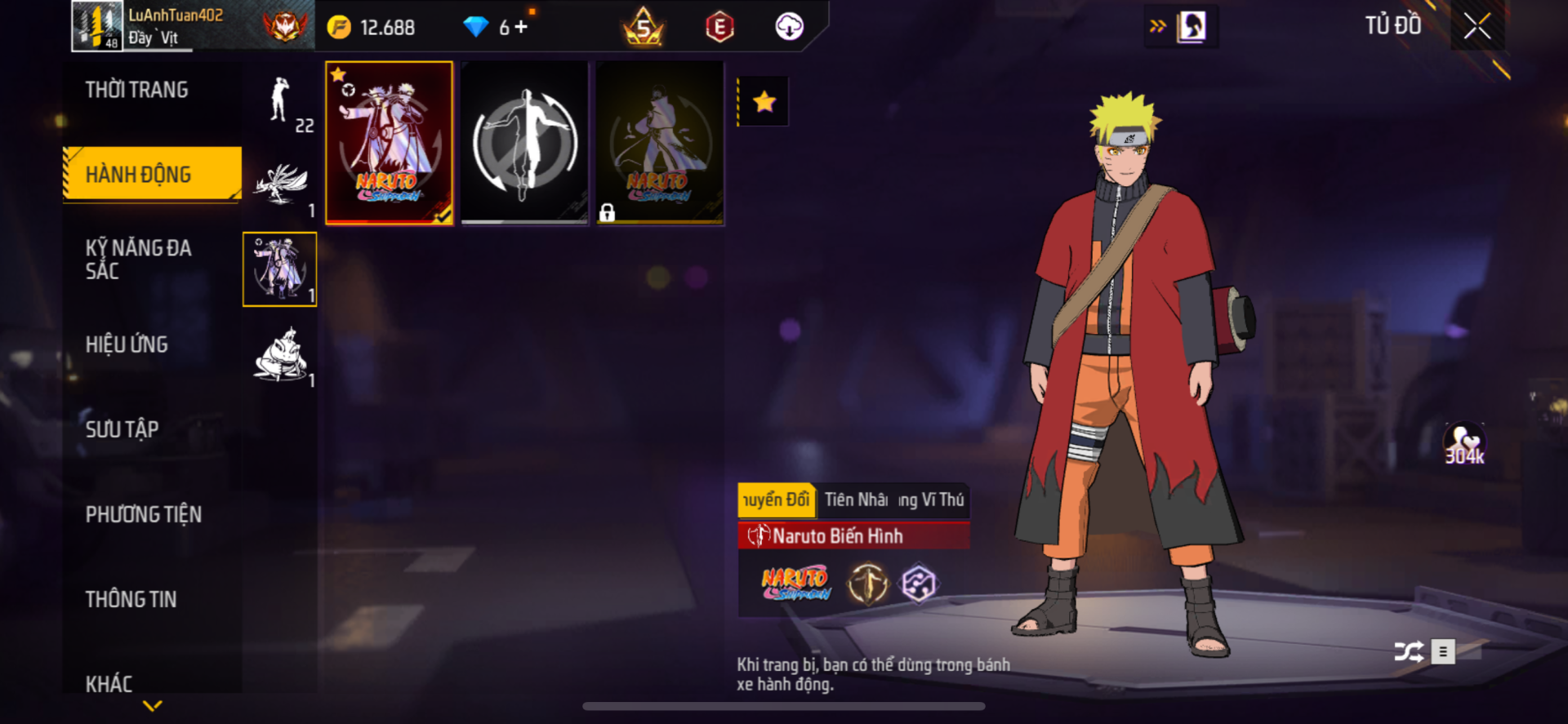Choose the default silhouette emote card

(524, 143)
